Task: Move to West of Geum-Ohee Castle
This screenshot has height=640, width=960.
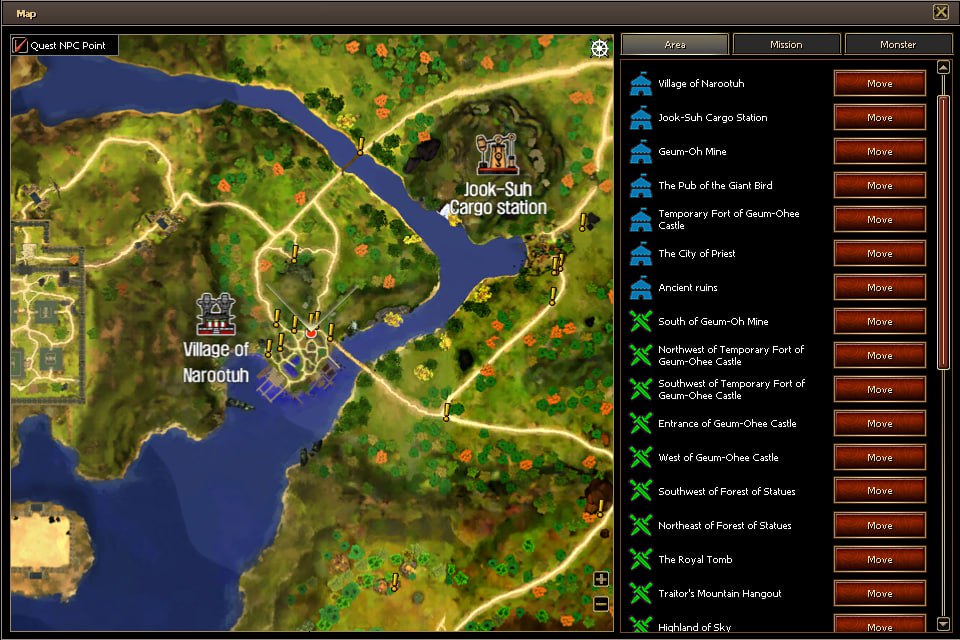Action: 879,458
